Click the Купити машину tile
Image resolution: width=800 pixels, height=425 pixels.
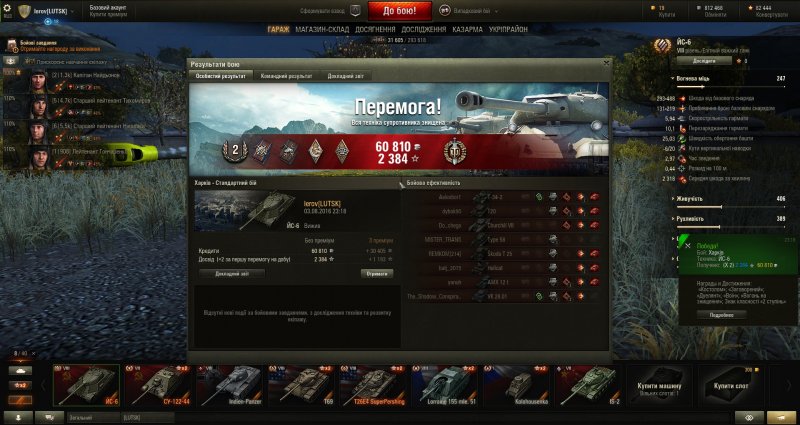pyautogui.click(x=657, y=384)
